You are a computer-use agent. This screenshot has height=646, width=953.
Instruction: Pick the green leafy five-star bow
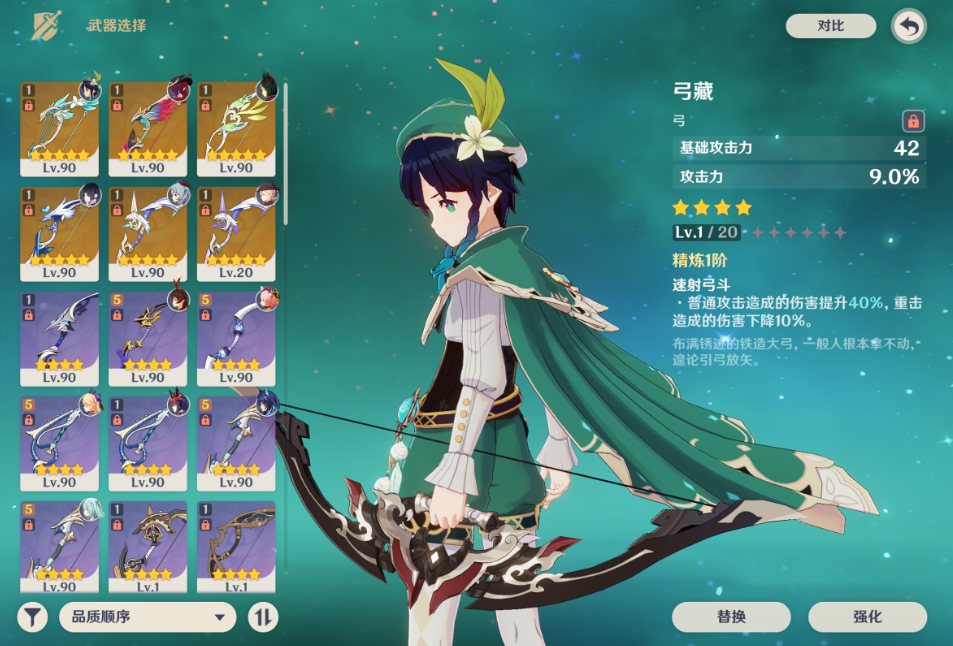(236, 128)
